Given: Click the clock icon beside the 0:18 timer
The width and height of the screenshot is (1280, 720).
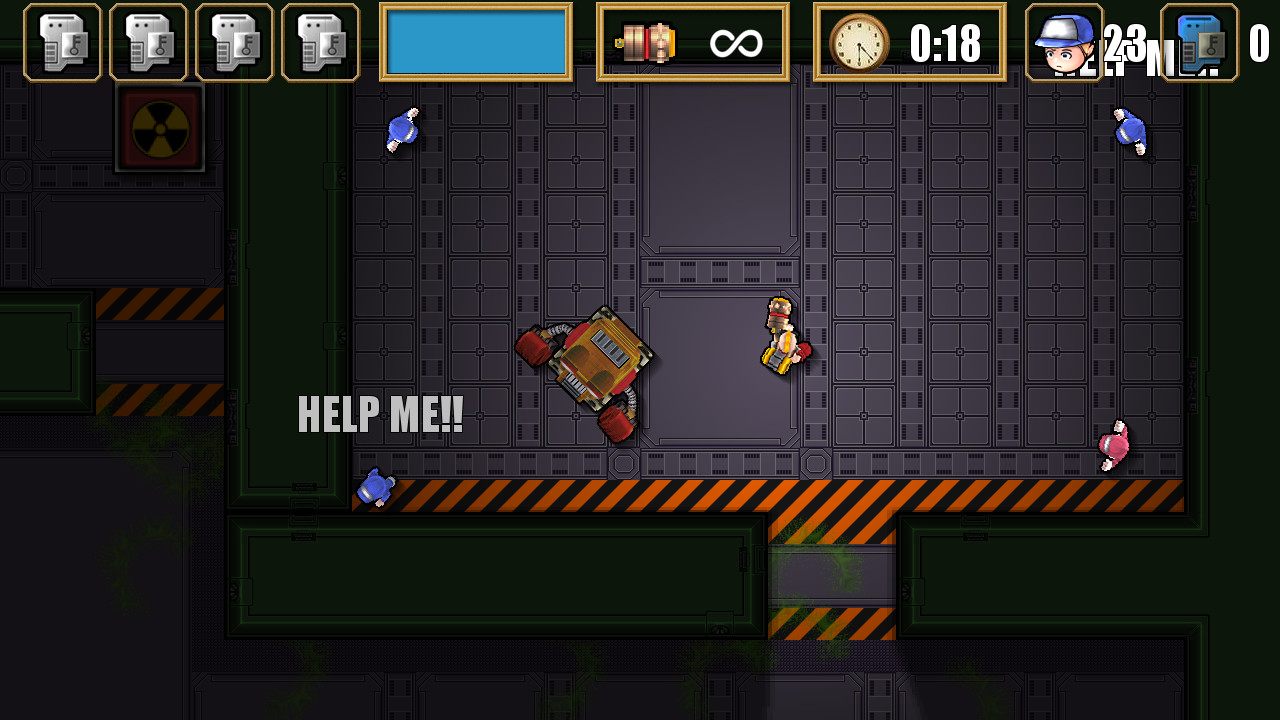Looking at the screenshot, I should (856, 41).
